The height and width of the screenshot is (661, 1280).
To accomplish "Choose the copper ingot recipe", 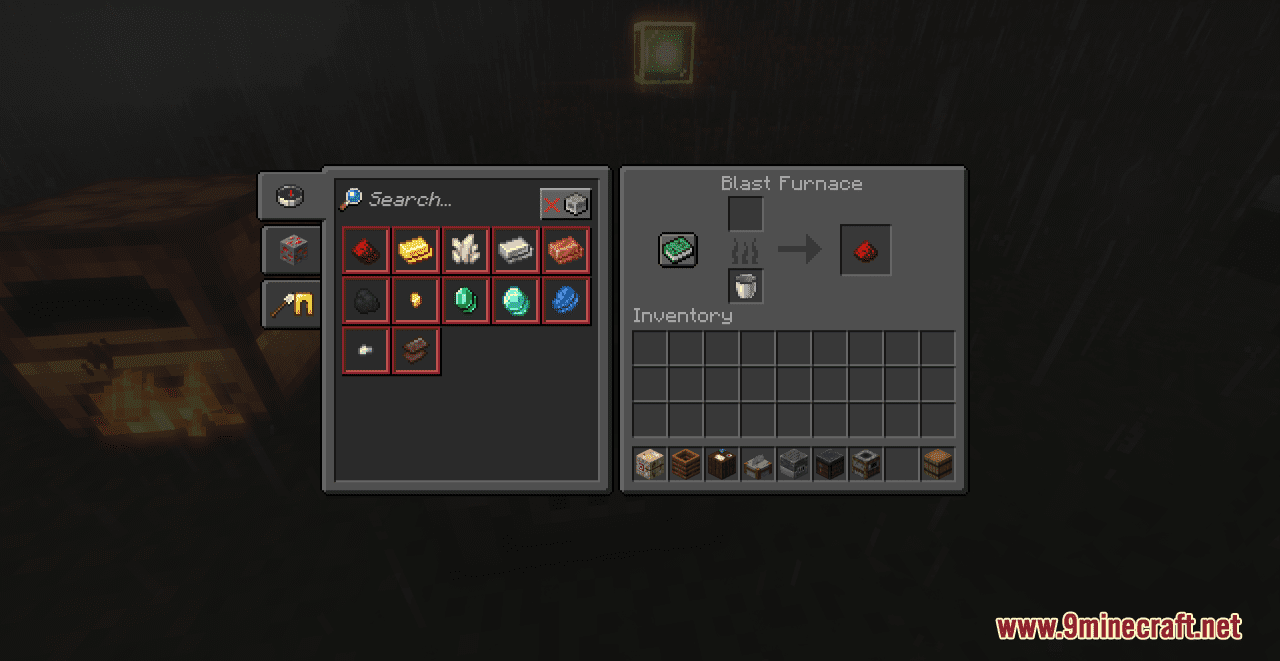I will coord(566,251).
